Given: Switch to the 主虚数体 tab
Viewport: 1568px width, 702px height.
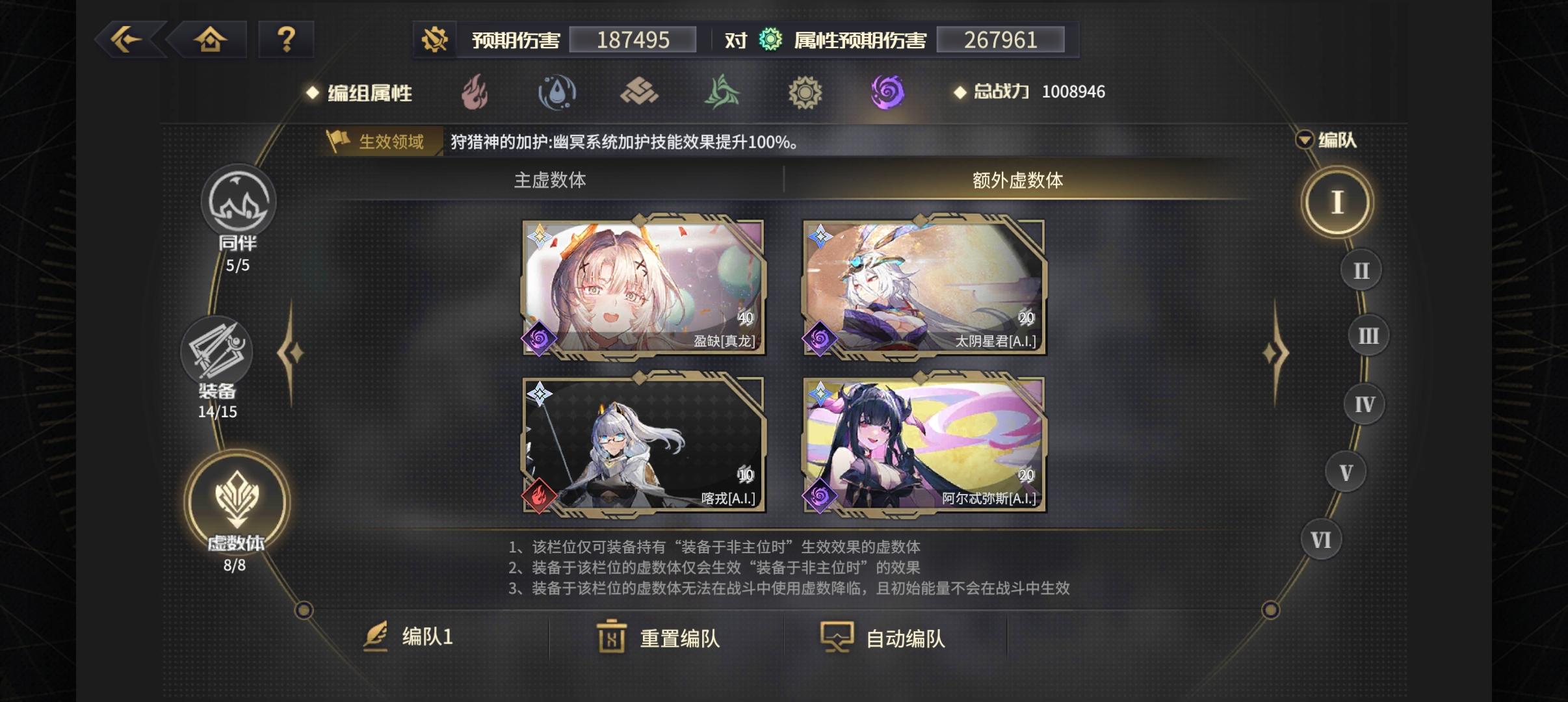Looking at the screenshot, I should click(551, 182).
